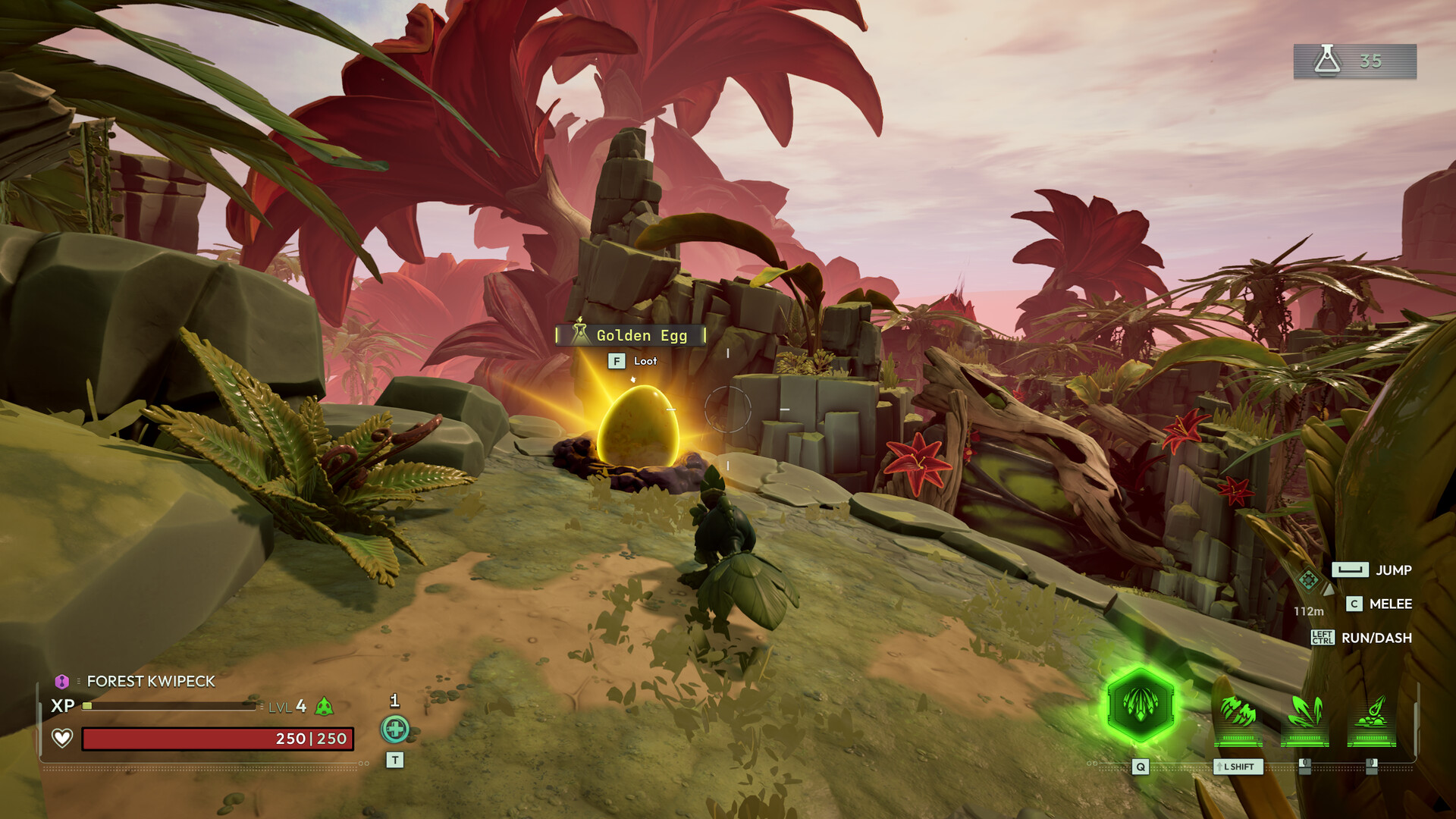Activate the glowing hexagonal feather ability

coord(1140,705)
